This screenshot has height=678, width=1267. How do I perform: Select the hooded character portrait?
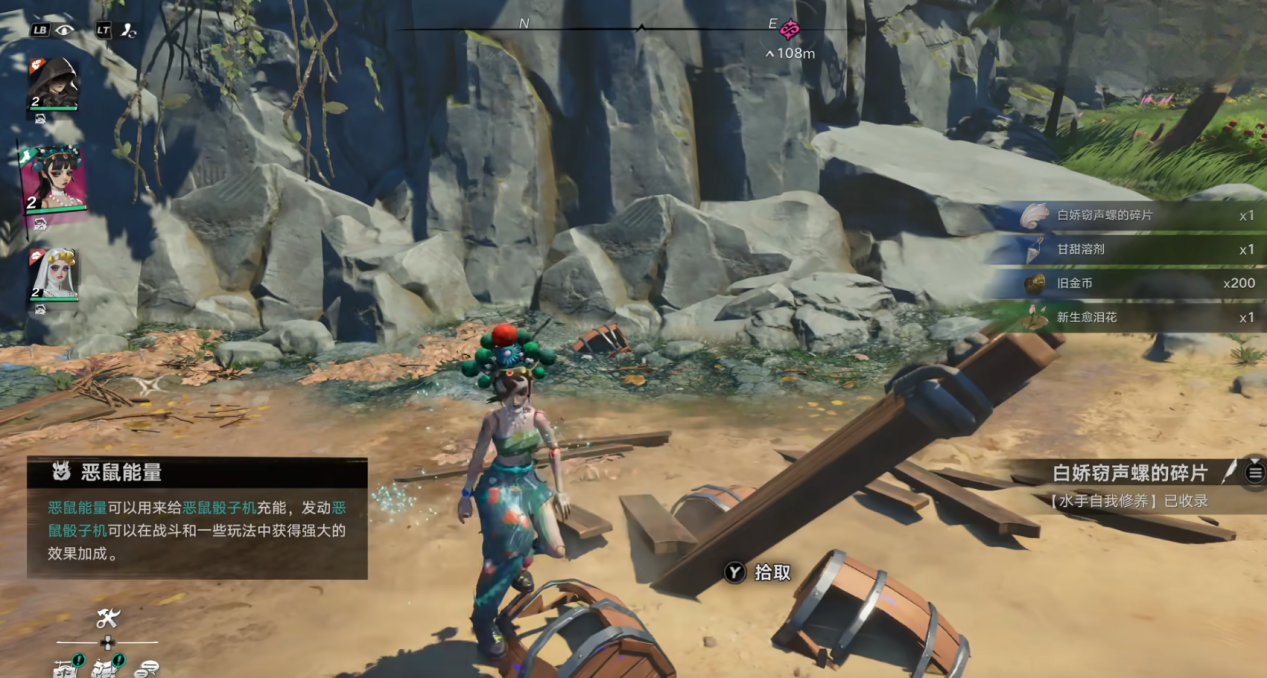53,84
